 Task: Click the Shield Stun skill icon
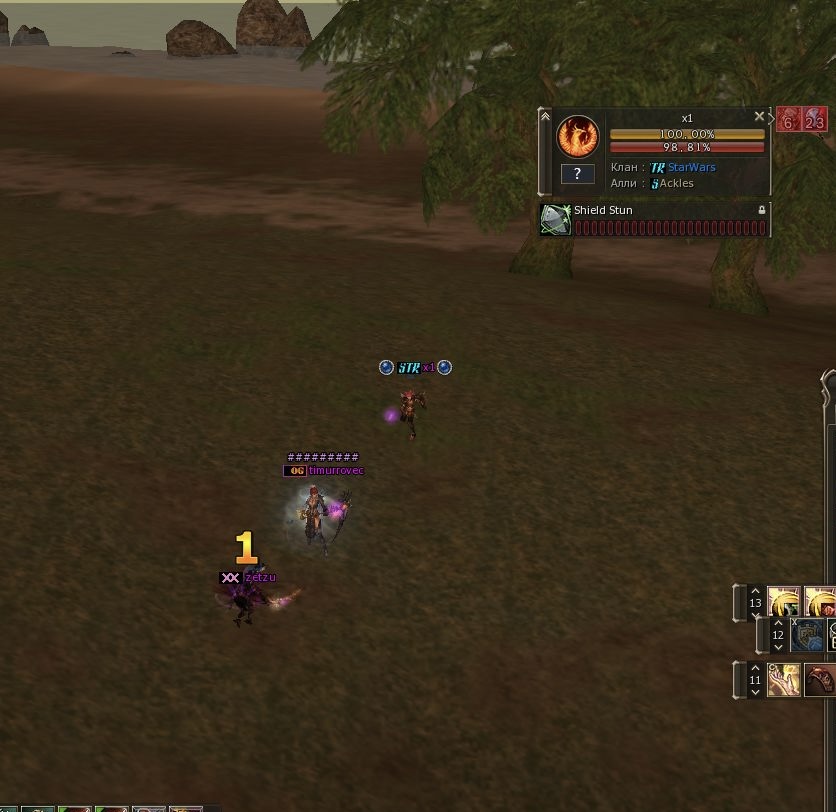(555, 220)
